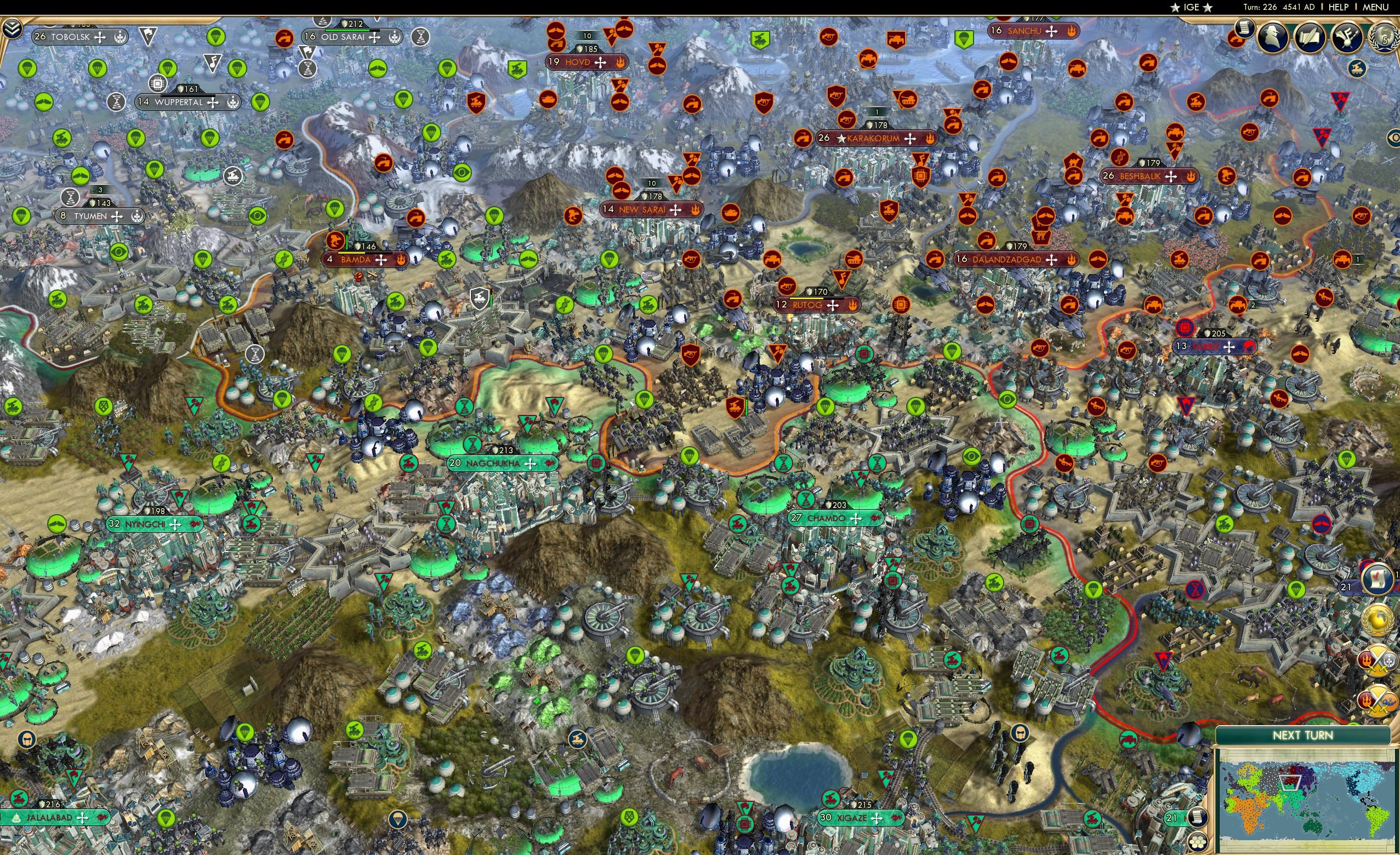Select the Karakorum city banner

(871, 138)
